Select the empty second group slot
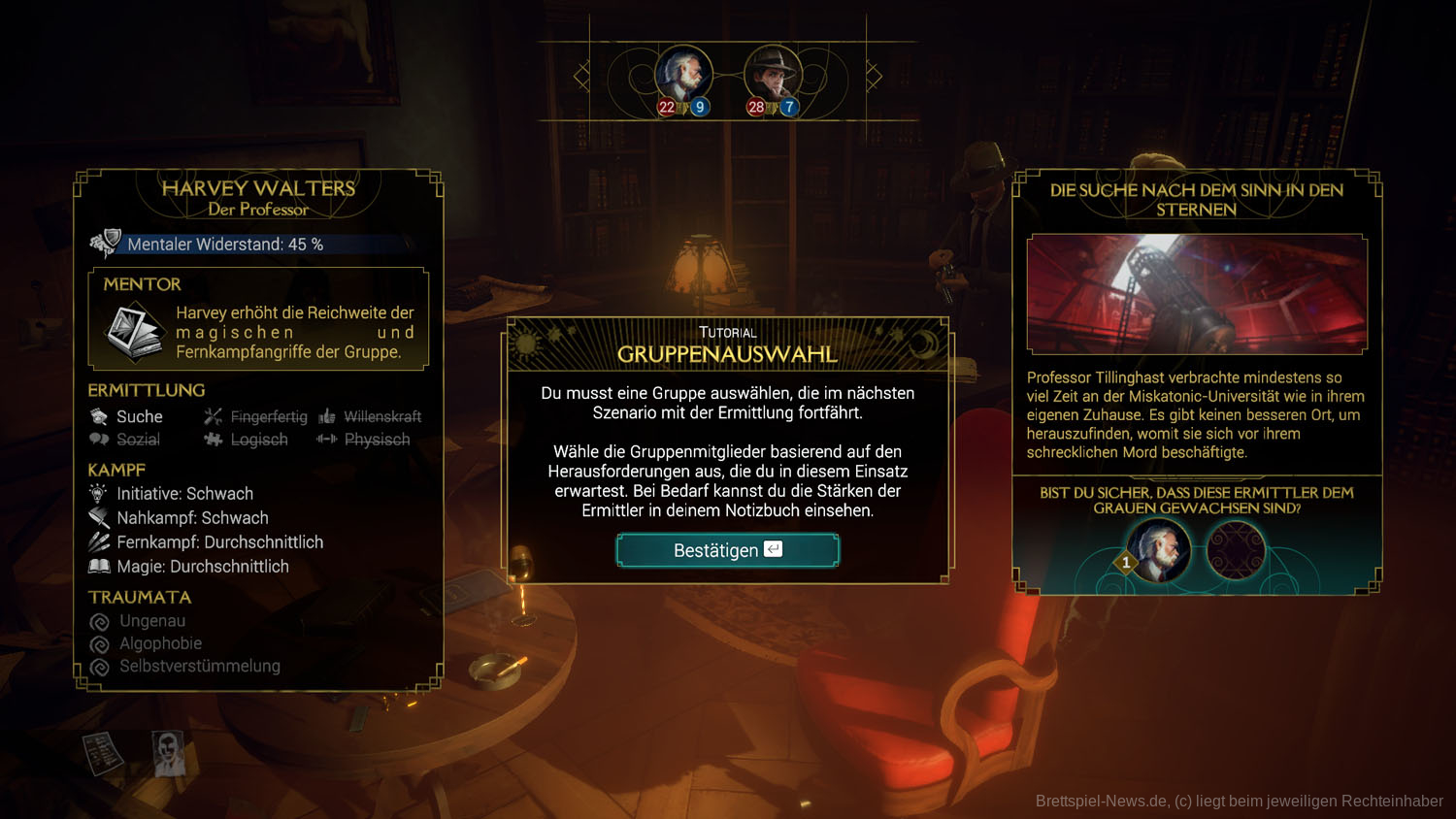 (x=1236, y=550)
